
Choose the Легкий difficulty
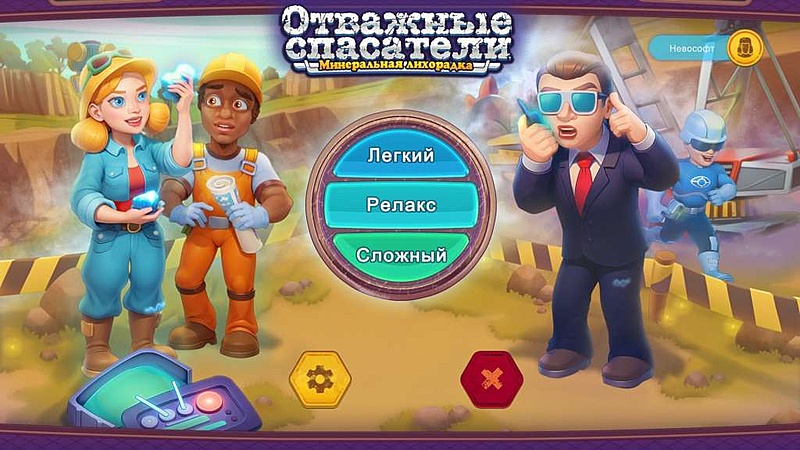click(x=400, y=156)
